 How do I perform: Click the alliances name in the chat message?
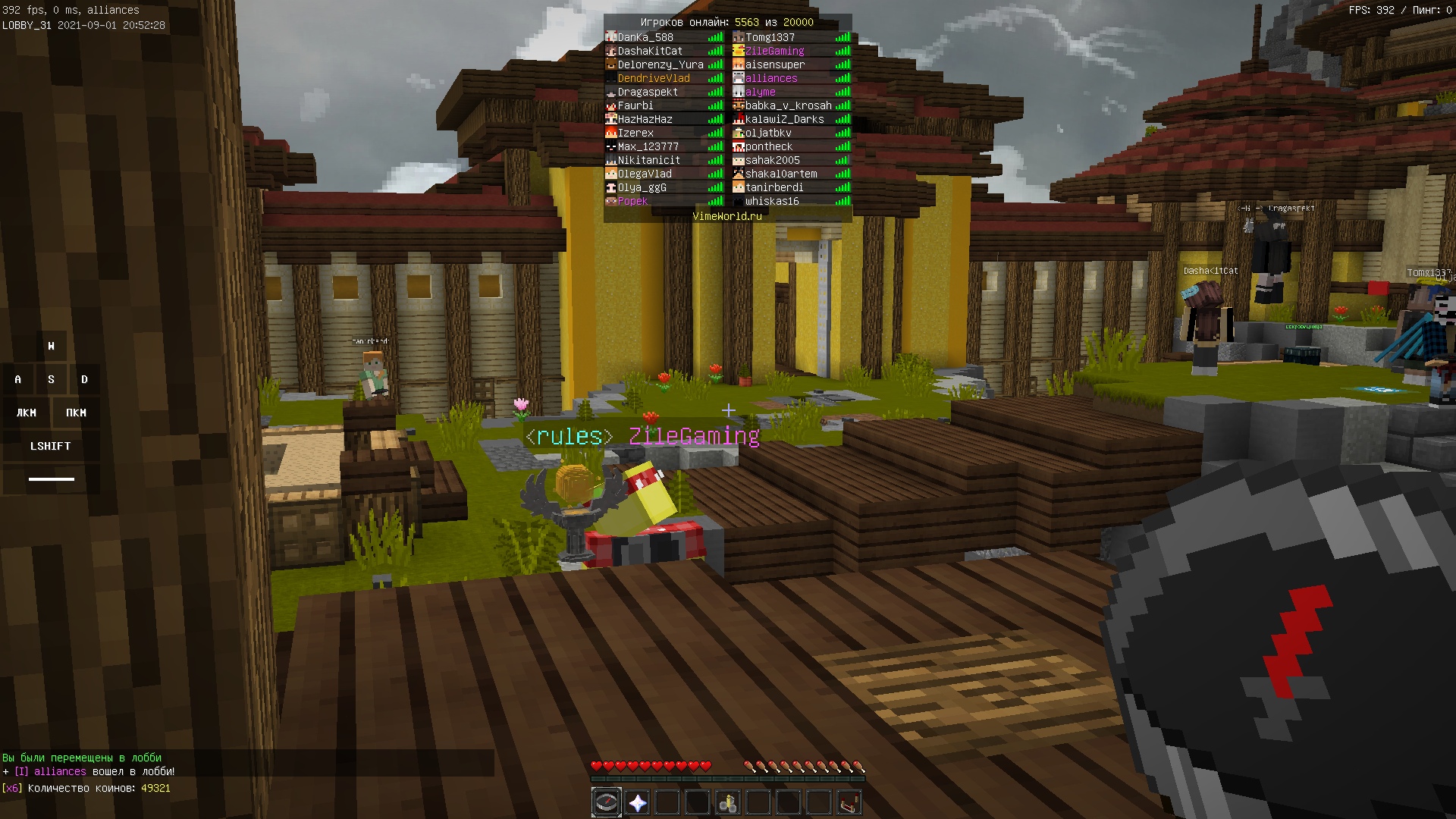click(60, 771)
